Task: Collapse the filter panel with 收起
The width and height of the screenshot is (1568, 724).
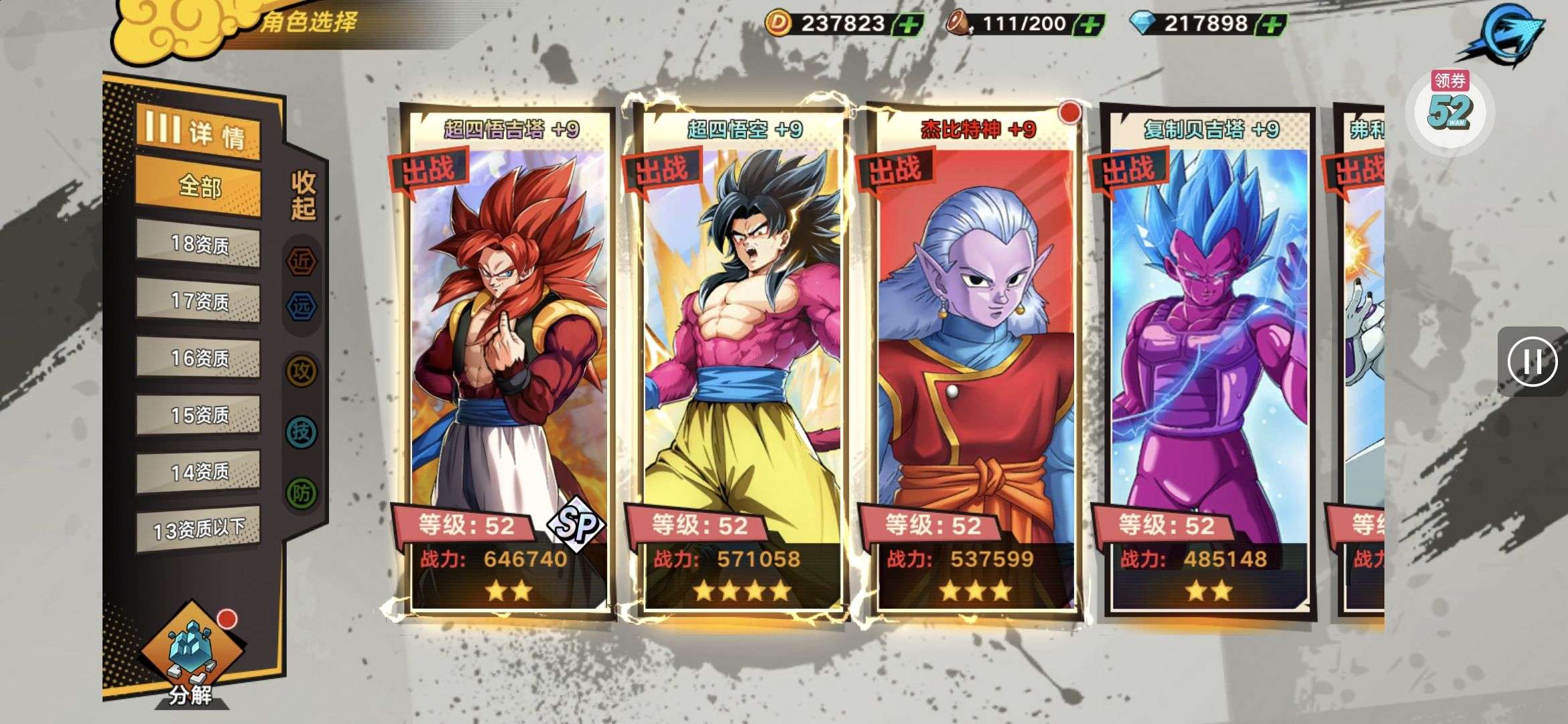Action: pyautogui.click(x=303, y=196)
